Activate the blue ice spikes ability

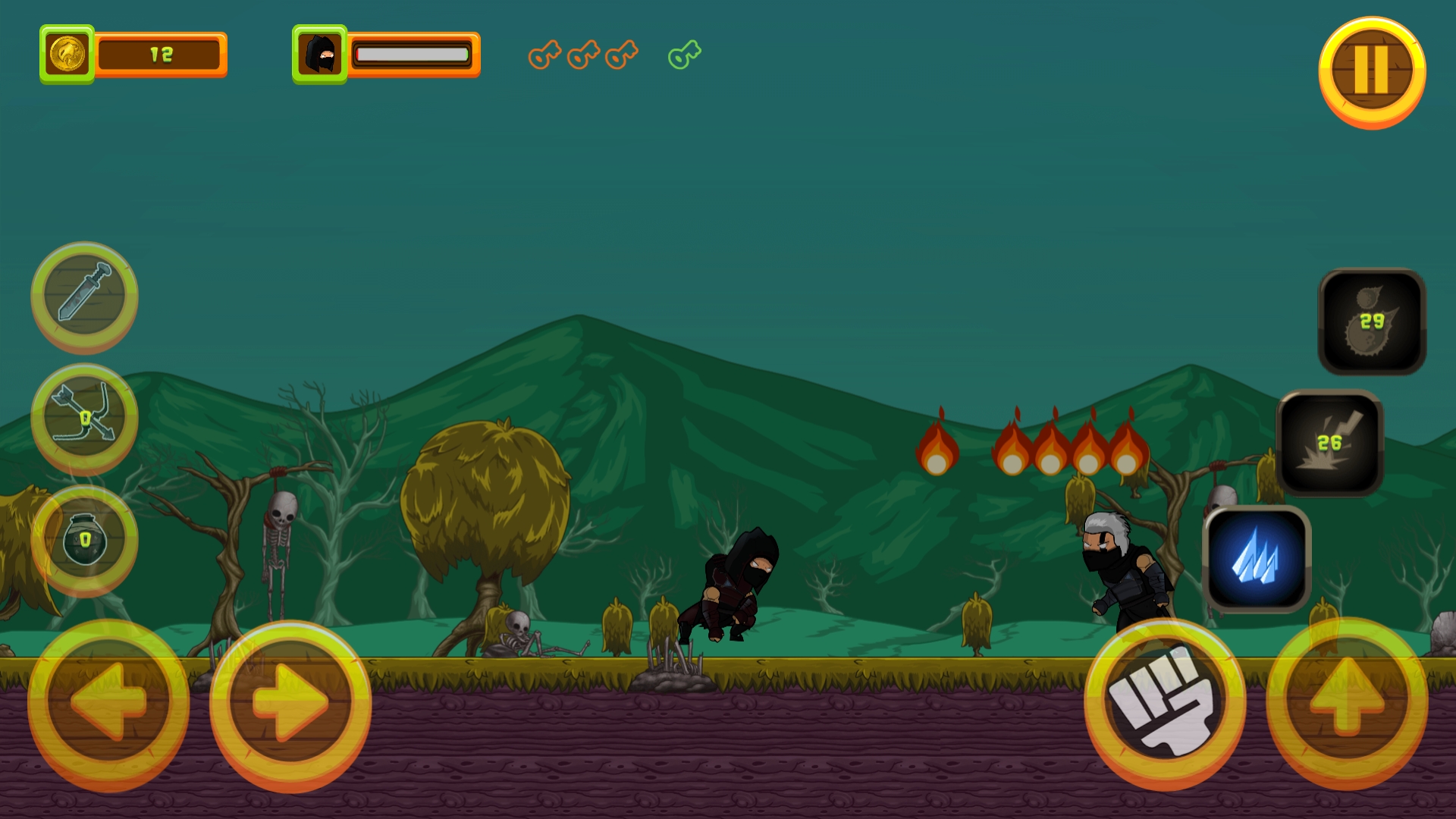coord(1257,560)
